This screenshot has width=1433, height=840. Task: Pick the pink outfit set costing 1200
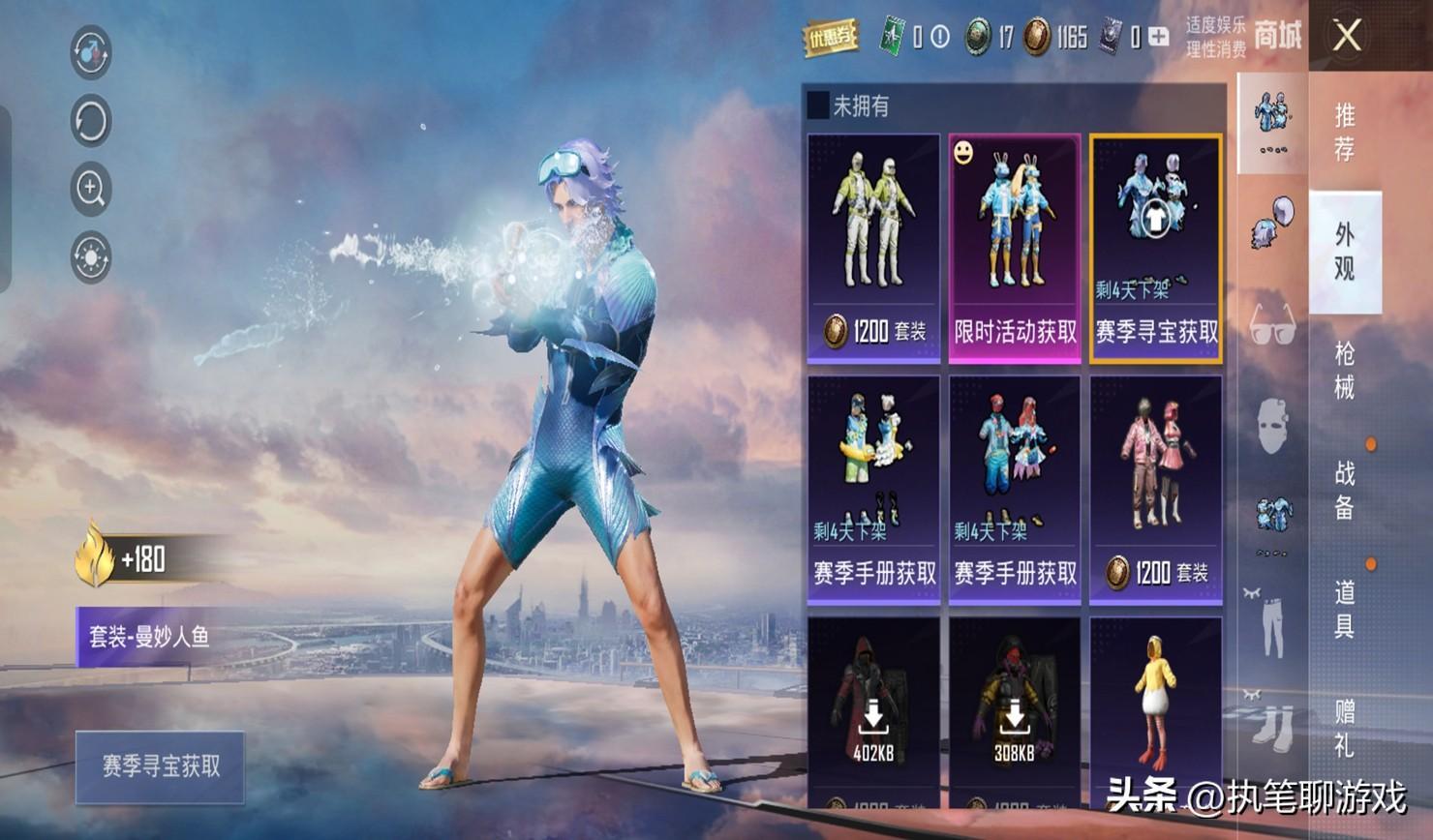pos(1156,490)
